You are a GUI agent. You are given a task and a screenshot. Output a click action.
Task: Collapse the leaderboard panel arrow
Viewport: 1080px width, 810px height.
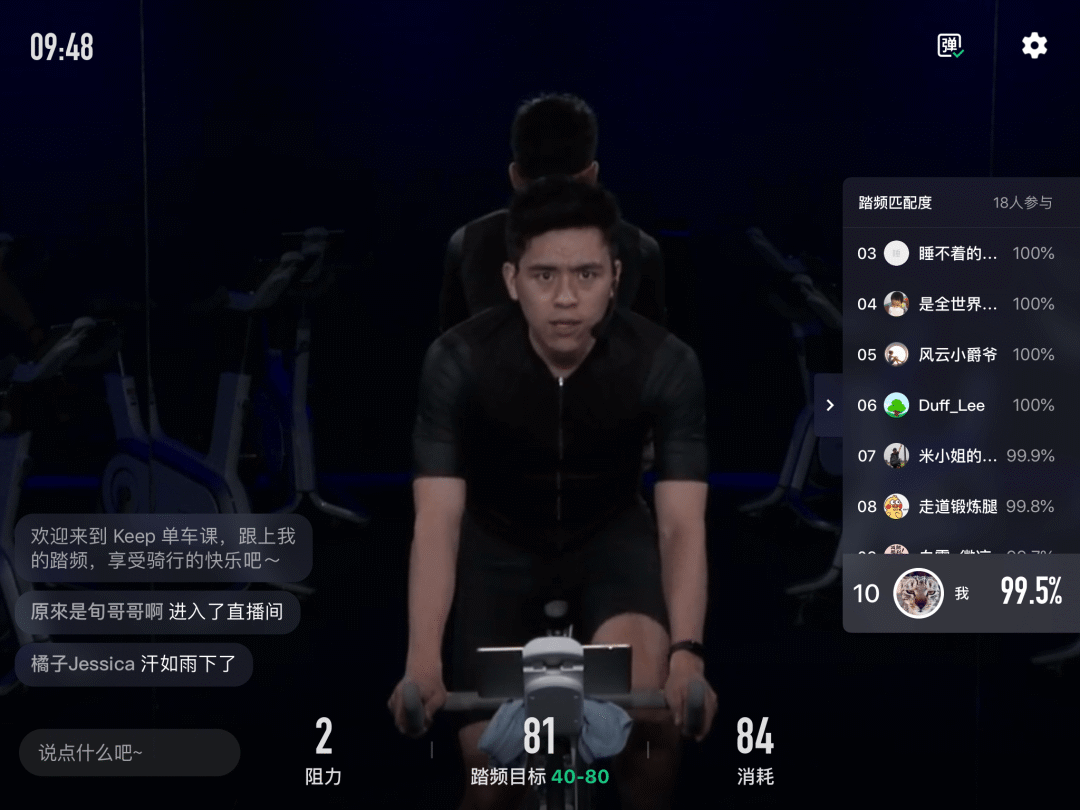[x=829, y=405]
